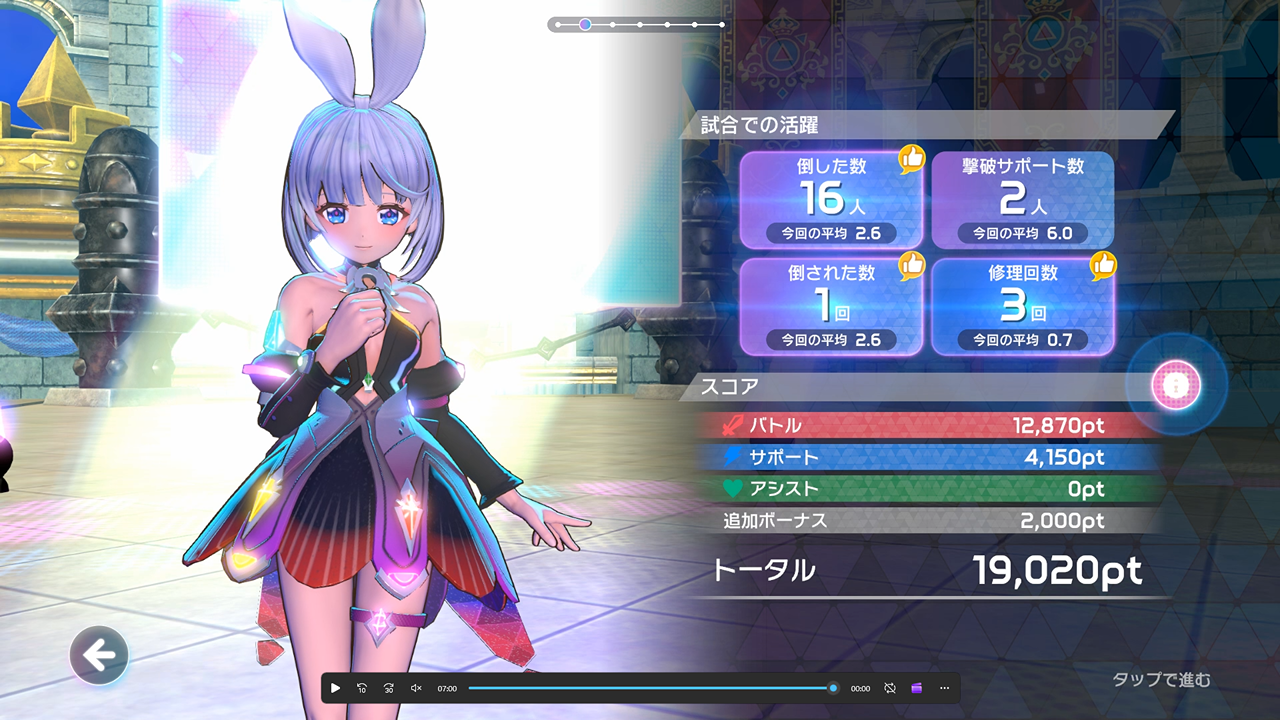This screenshot has width=1280, height=720.
Task: Tap the タップで進む prompt to continue
Action: tap(1161, 680)
